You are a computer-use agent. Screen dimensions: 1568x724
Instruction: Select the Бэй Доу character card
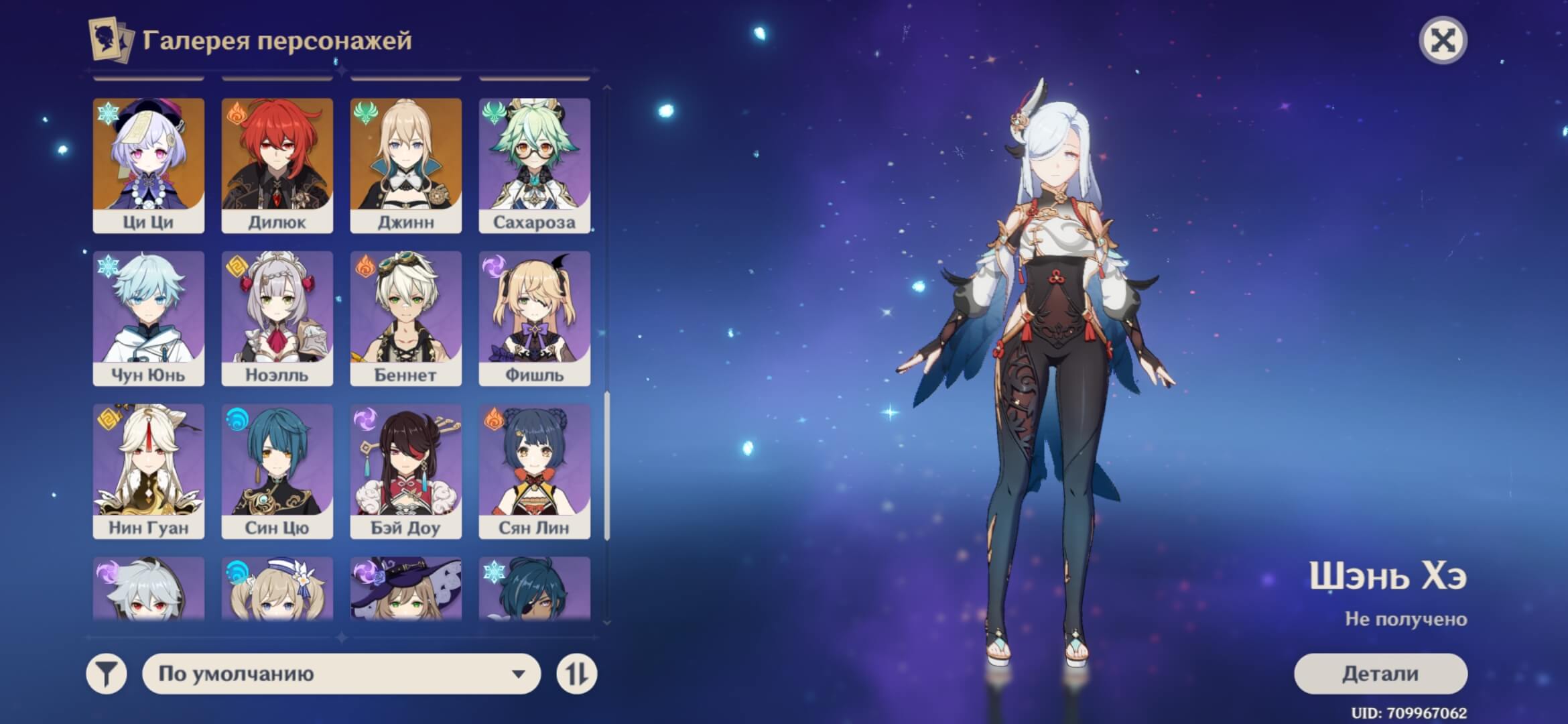(x=405, y=471)
